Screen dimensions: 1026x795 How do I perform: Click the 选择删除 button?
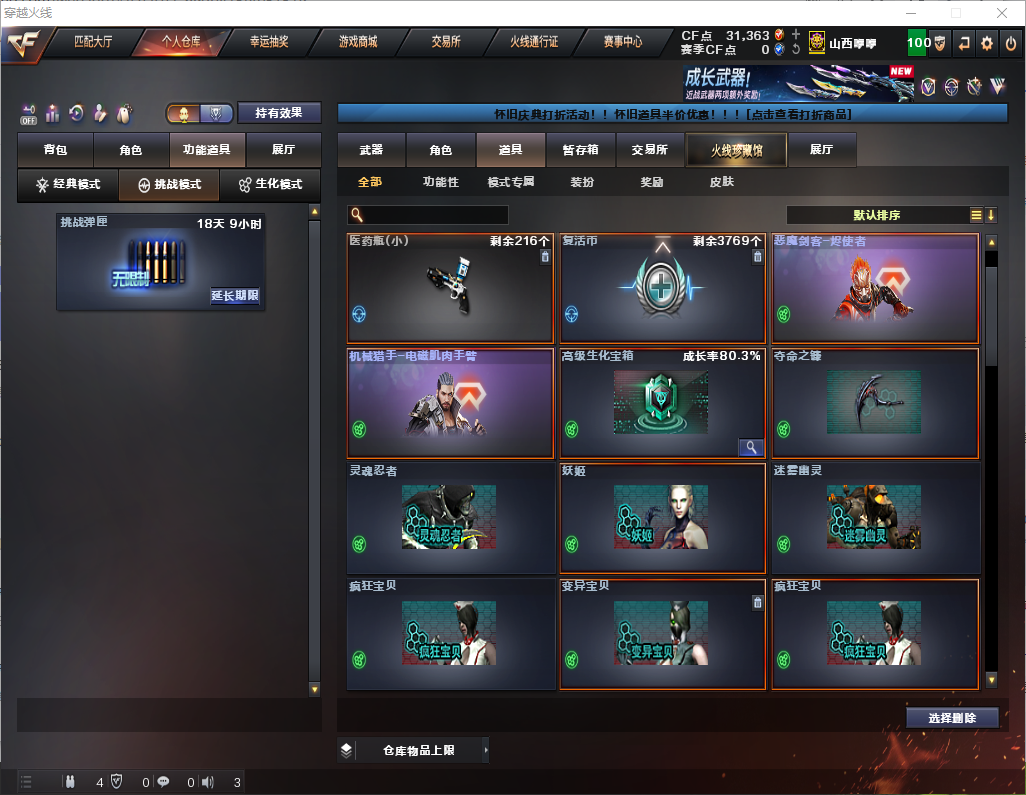click(x=952, y=718)
